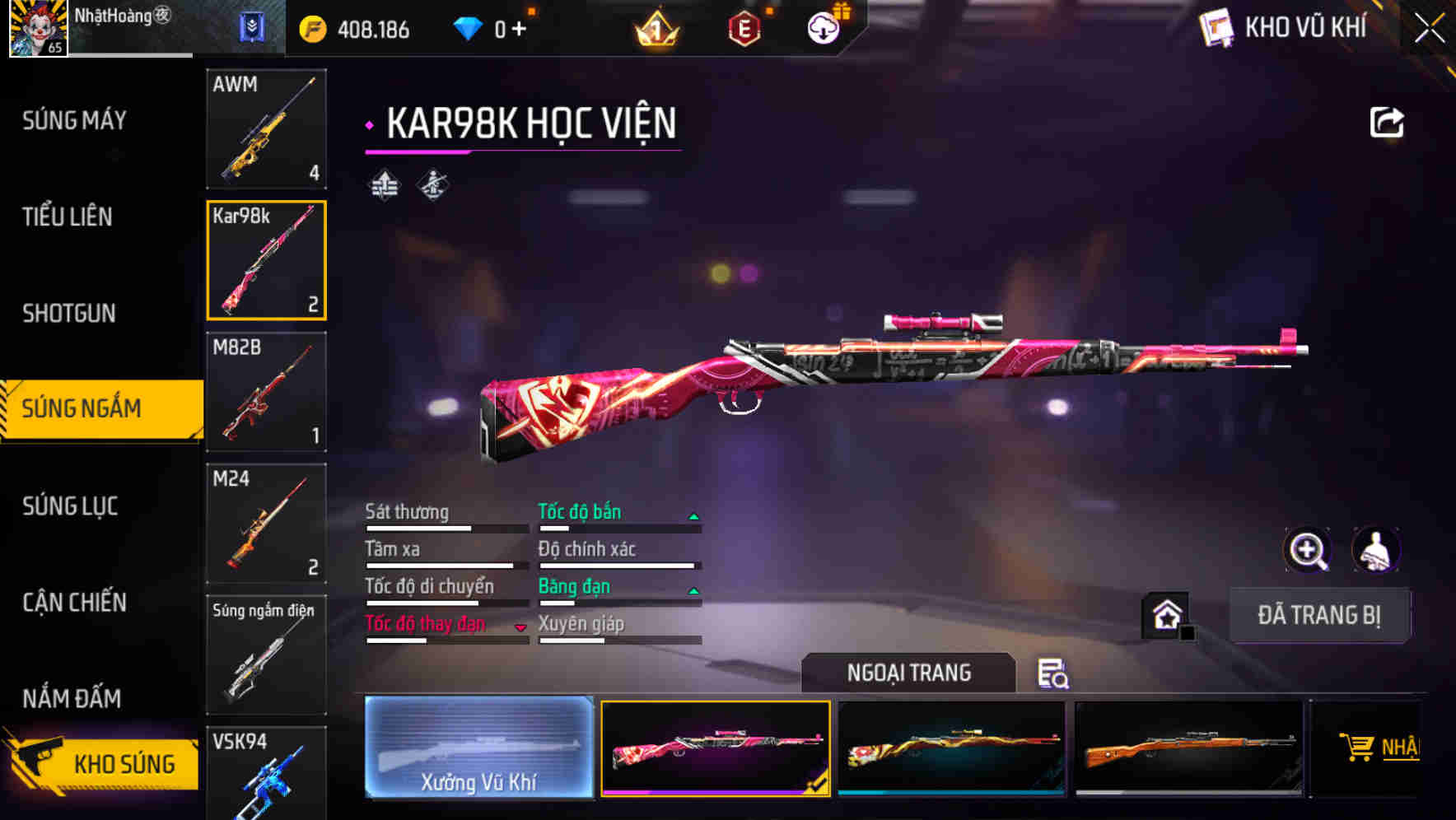Select the magnifier zoom preview icon
Viewport: 1456px width, 820px height.
[1308, 550]
